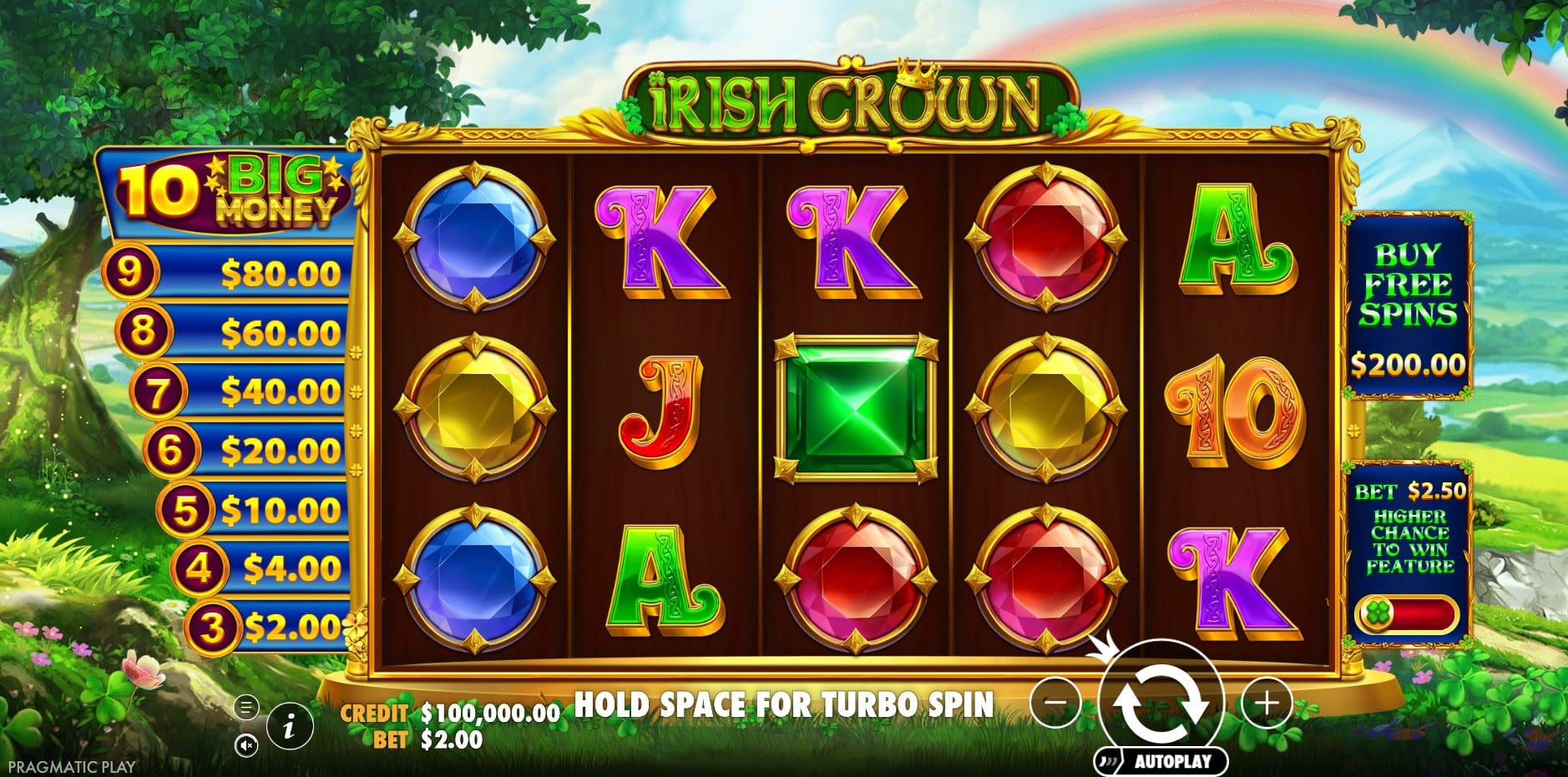This screenshot has height=777, width=1568.
Task: Open the Autoplay options
Action: pos(1161,760)
